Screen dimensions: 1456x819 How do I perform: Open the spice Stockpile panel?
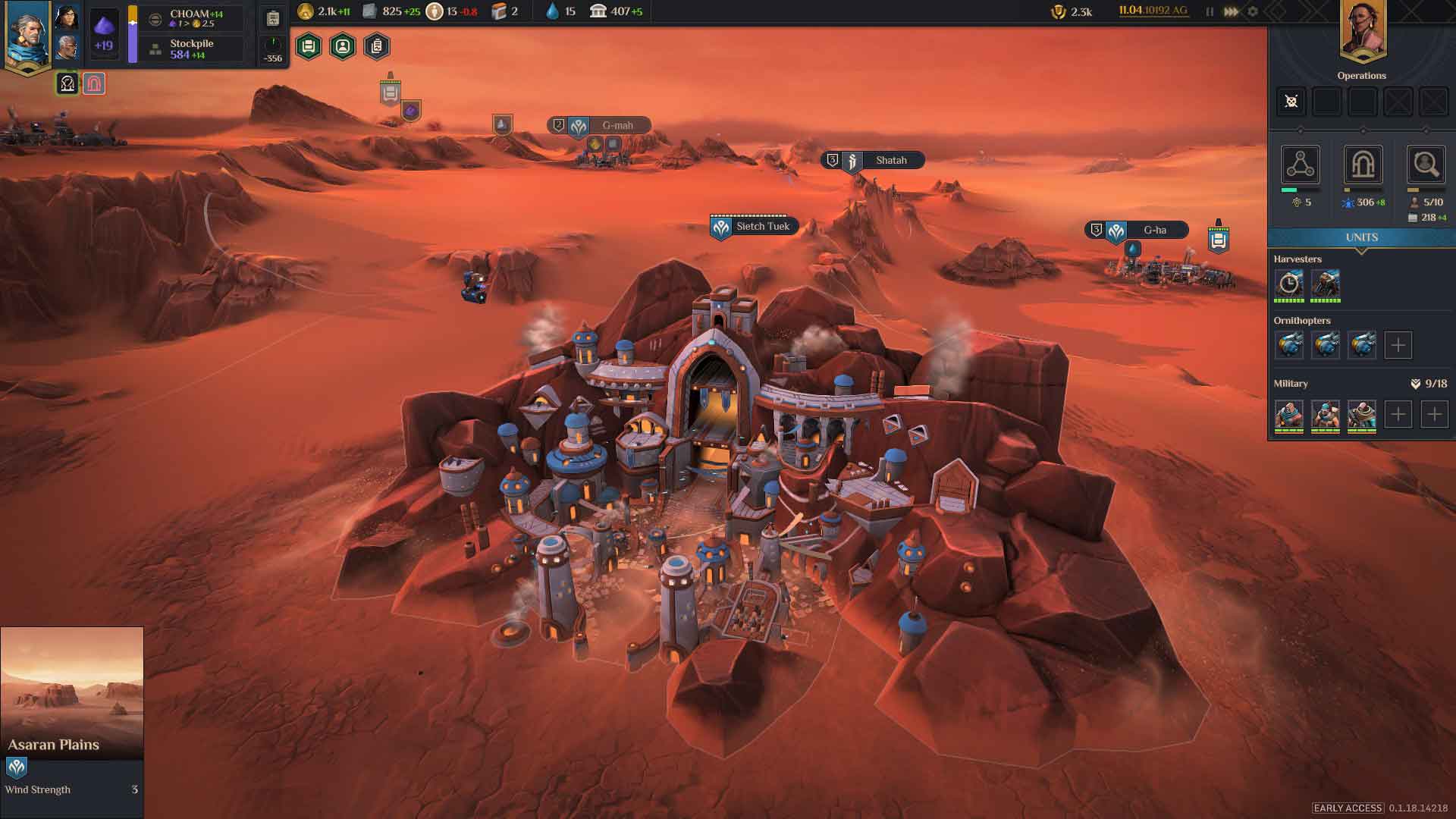tap(191, 49)
